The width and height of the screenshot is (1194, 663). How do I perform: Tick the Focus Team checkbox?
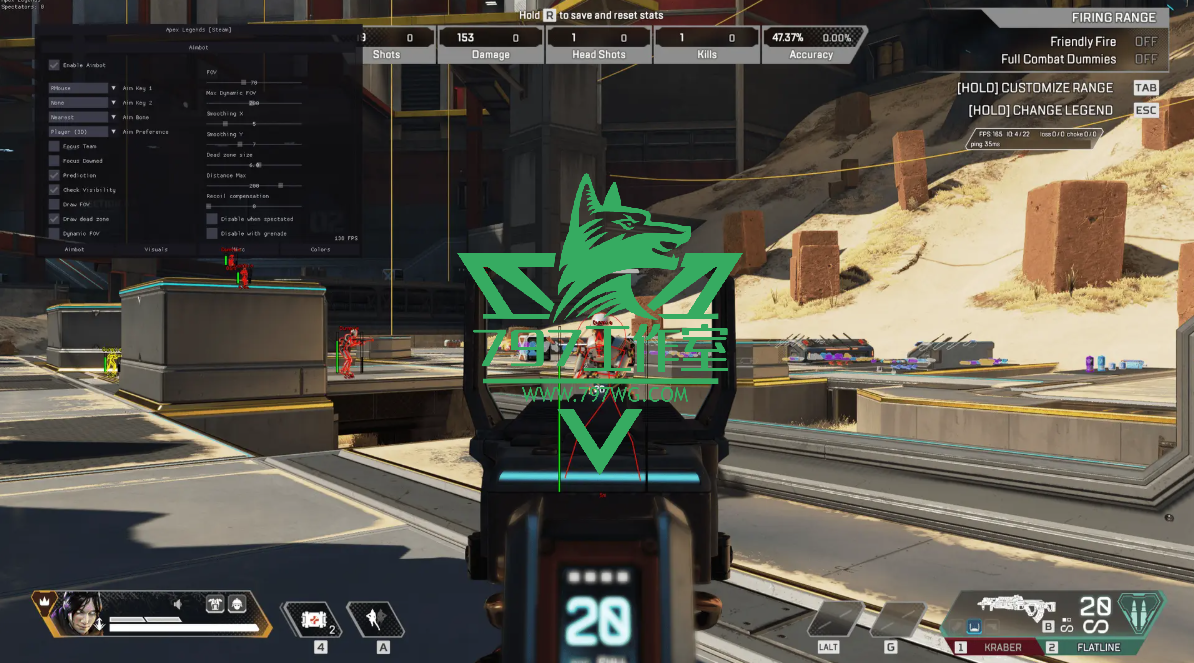pos(54,146)
